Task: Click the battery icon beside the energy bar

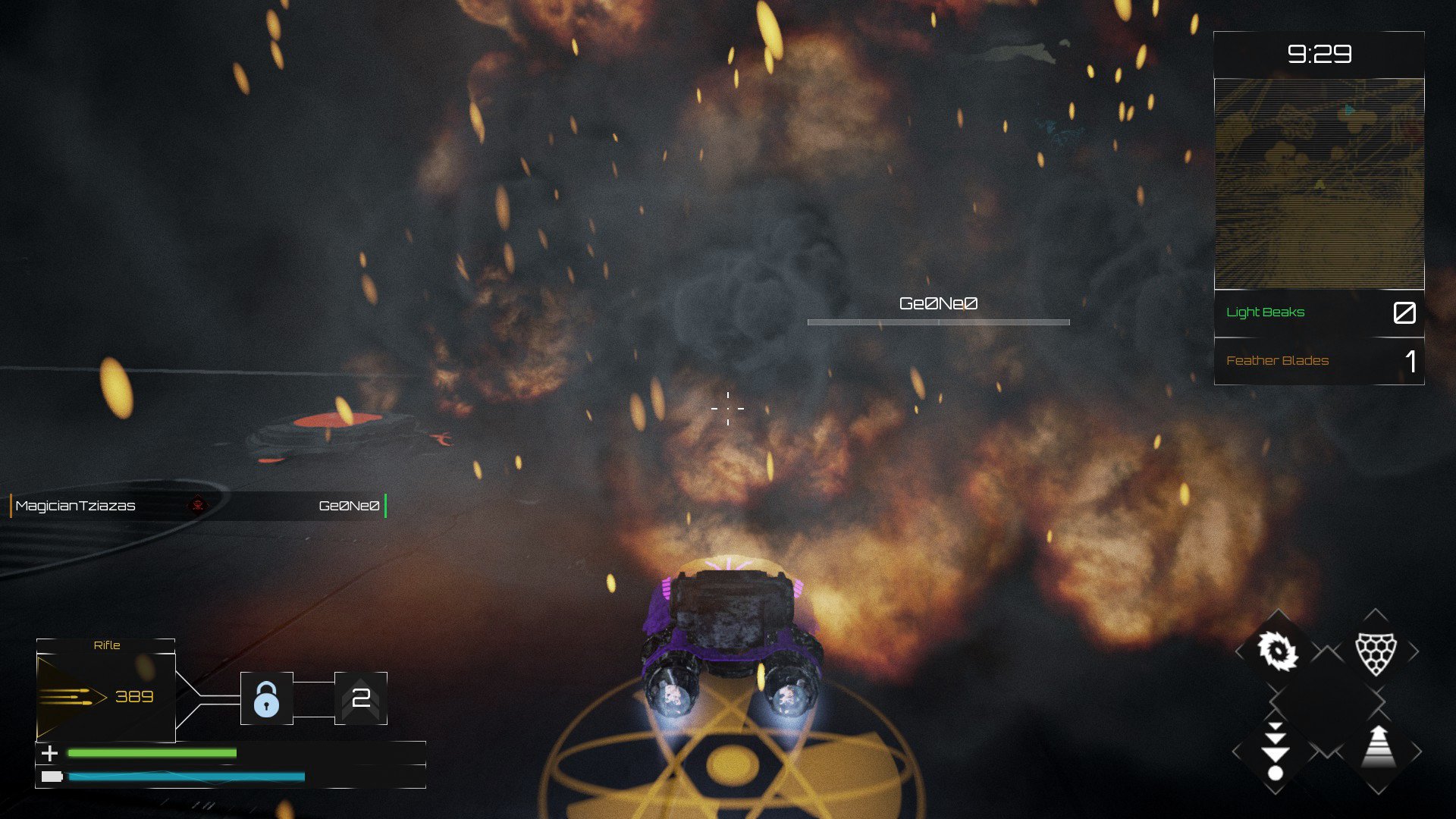Action: pyautogui.click(x=50, y=777)
